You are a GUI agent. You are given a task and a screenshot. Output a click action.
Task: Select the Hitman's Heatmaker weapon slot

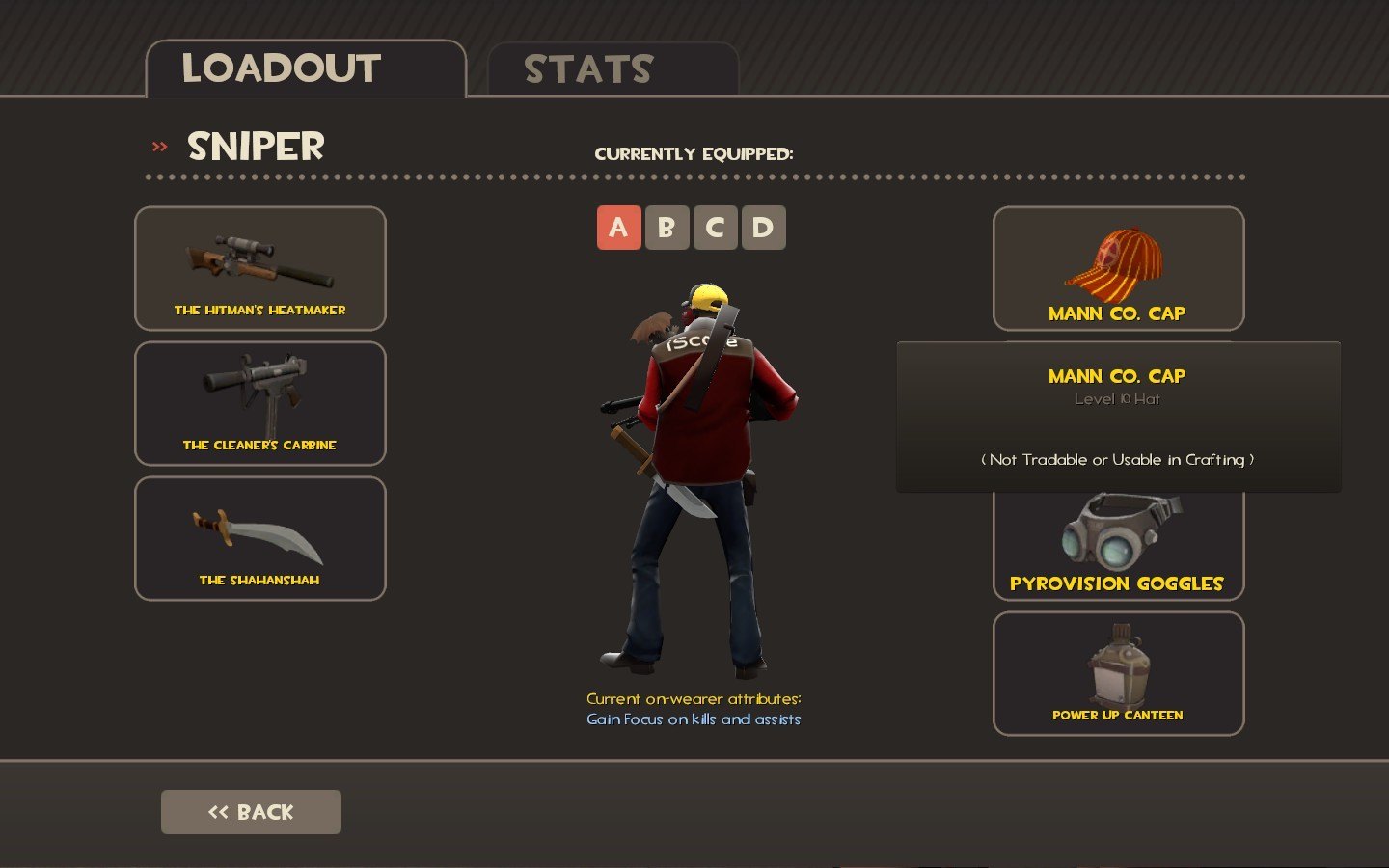tap(260, 269)
